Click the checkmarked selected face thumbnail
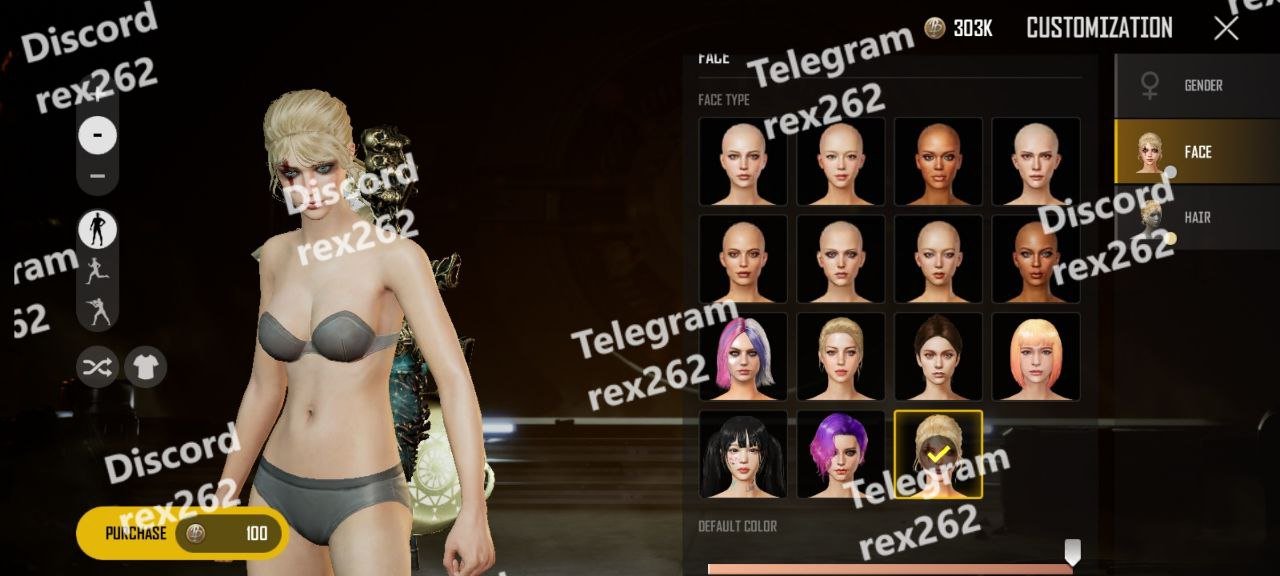 pos(938,454)
